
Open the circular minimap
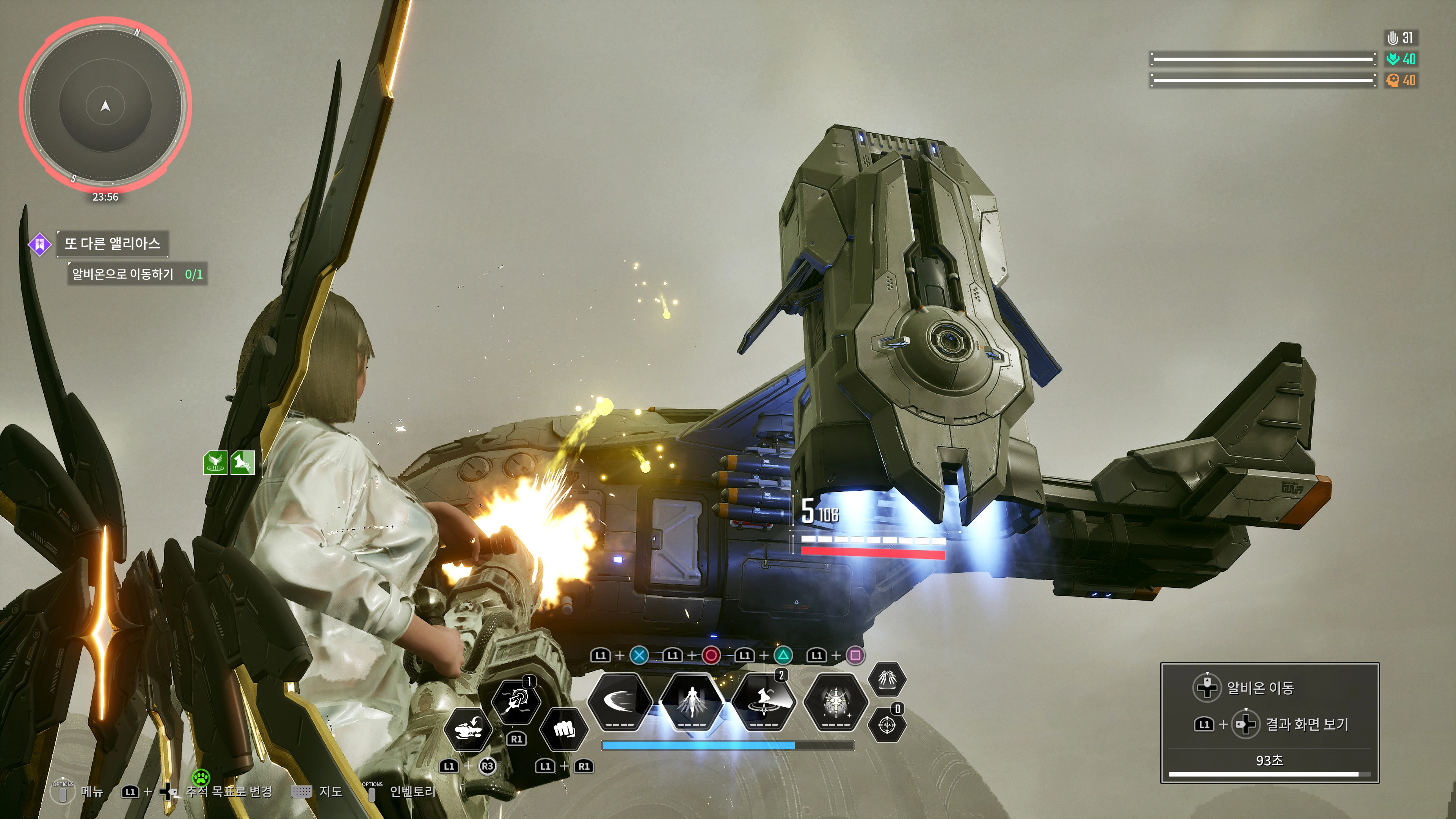tap(105, 105)
